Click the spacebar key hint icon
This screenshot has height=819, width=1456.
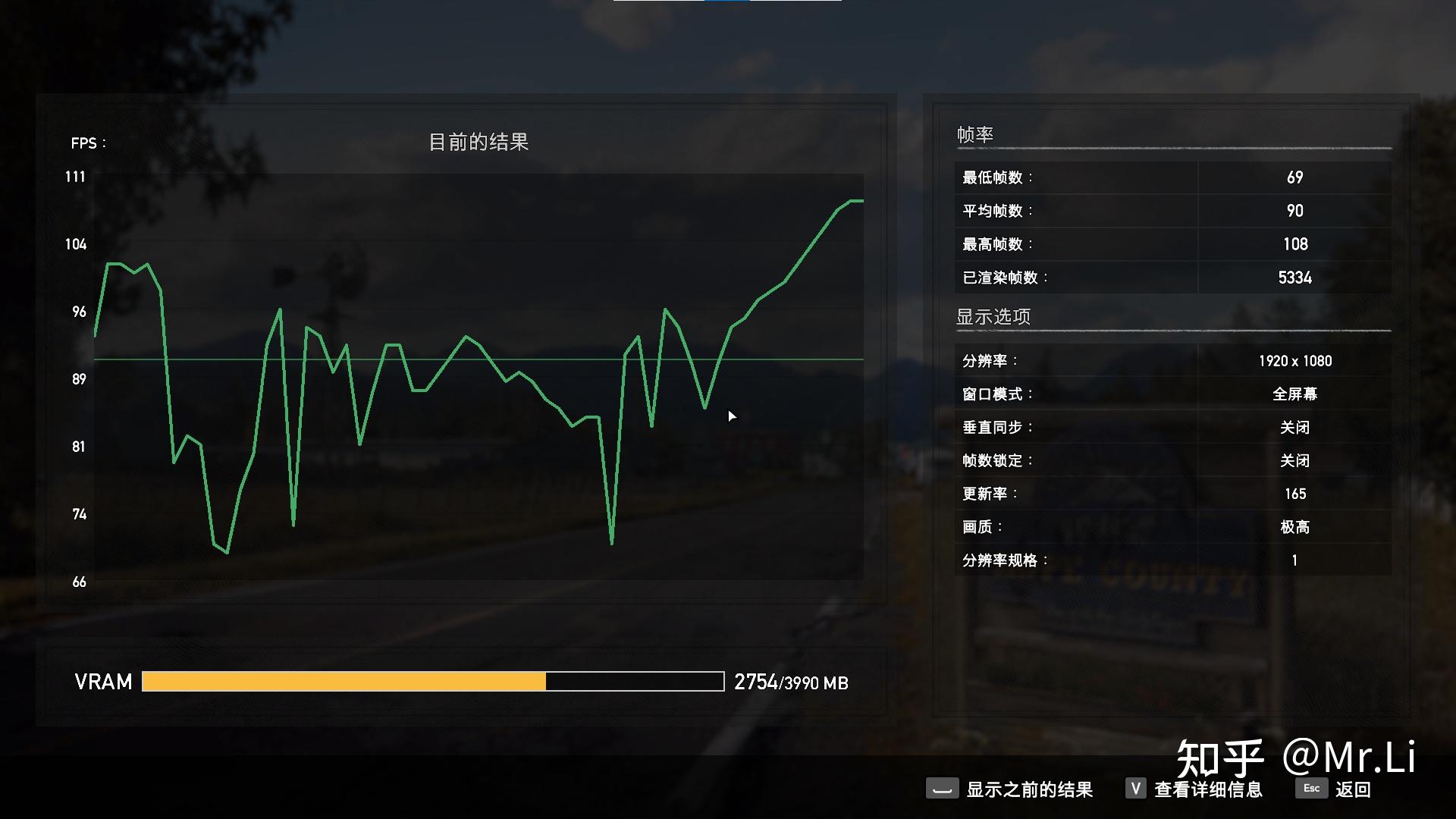(x=943, y=789)
